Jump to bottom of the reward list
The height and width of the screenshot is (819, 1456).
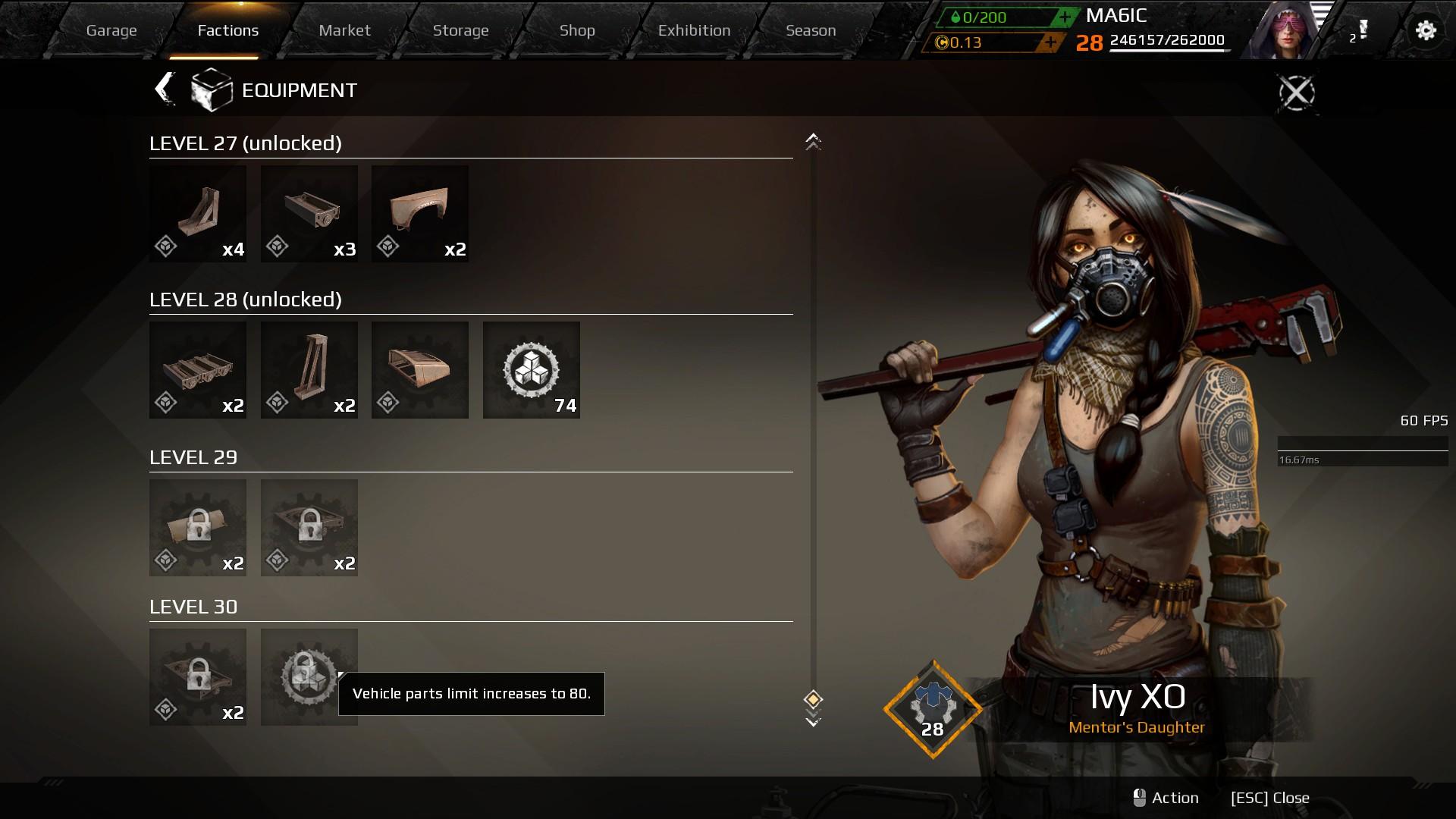pos(813,720)
